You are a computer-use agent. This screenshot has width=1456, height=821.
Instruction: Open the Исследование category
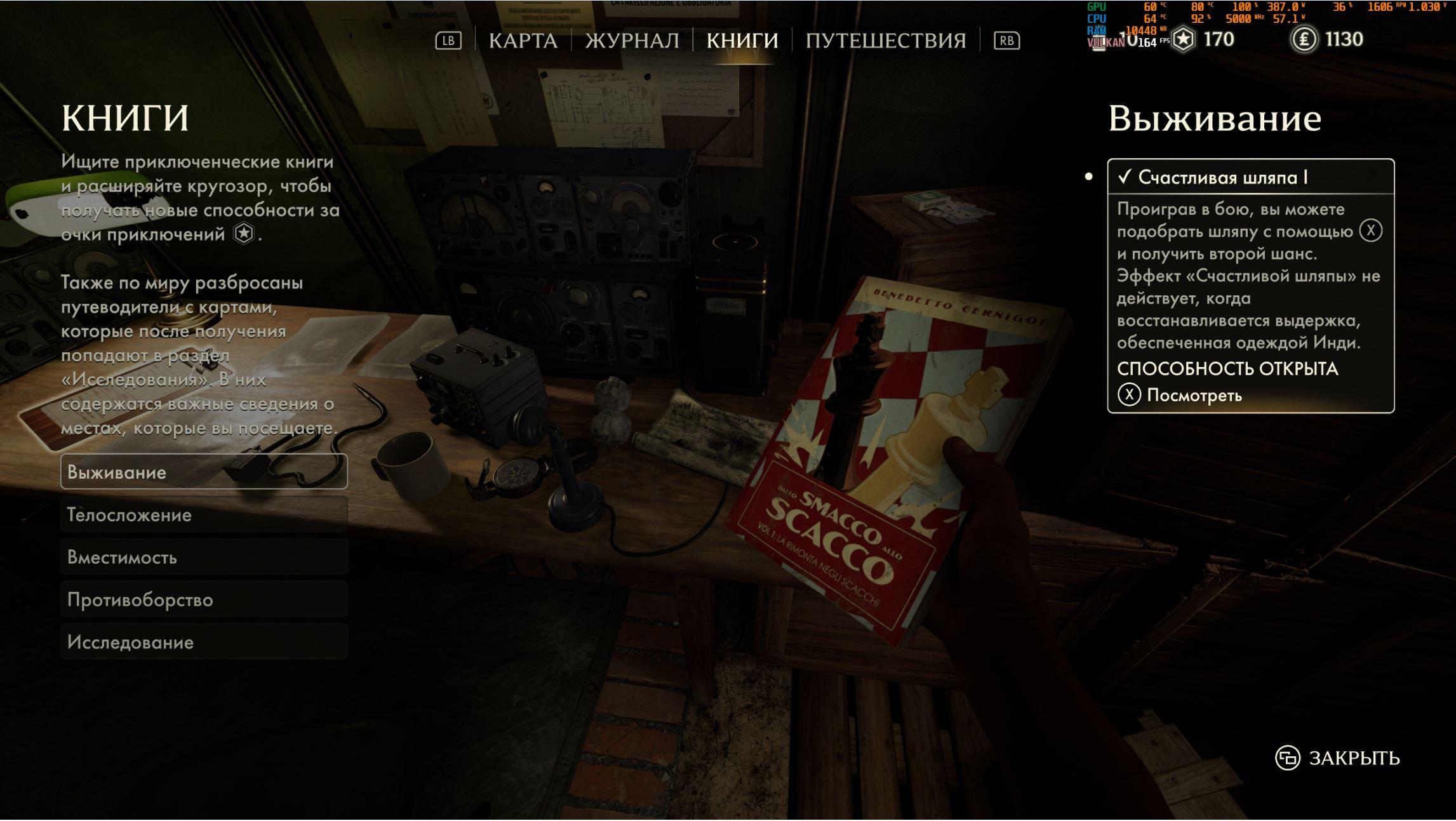click(204, 642)
